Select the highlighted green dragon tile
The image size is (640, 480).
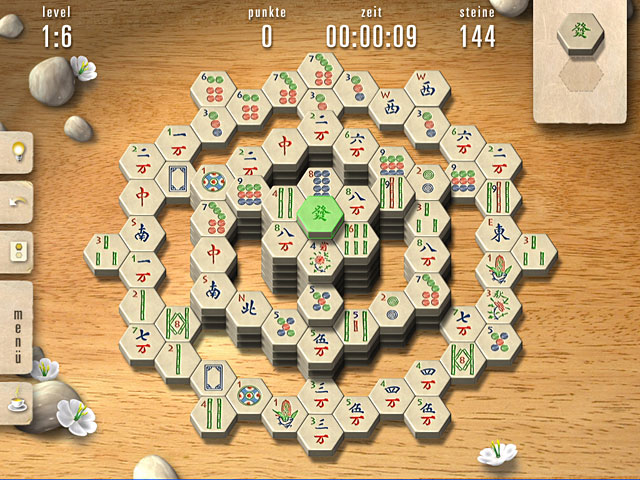pos(320,212)
